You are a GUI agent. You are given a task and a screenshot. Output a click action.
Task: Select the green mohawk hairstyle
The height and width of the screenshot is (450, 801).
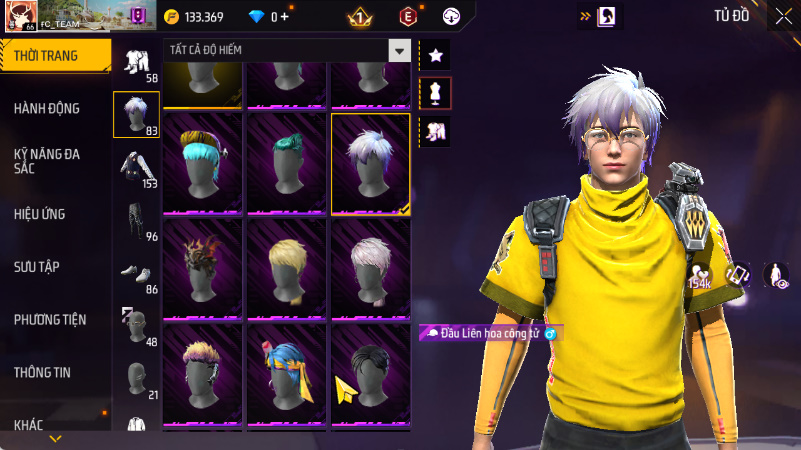click(x=288, y=163)
